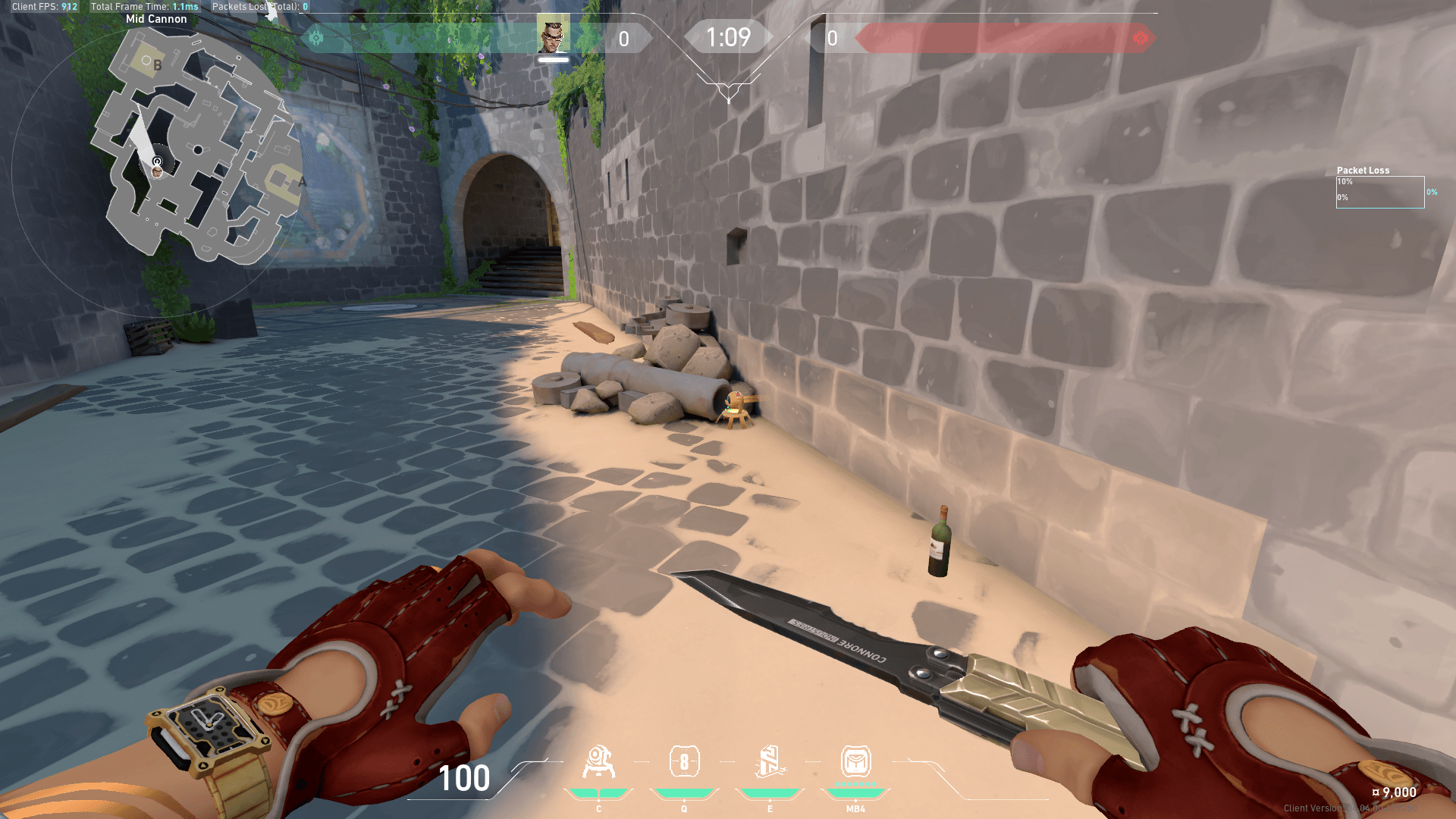This screenshot has height=819, width=1456.
Task: Click the Chamber agent portrait in the top bar
Action: click(x=553, y=35)
